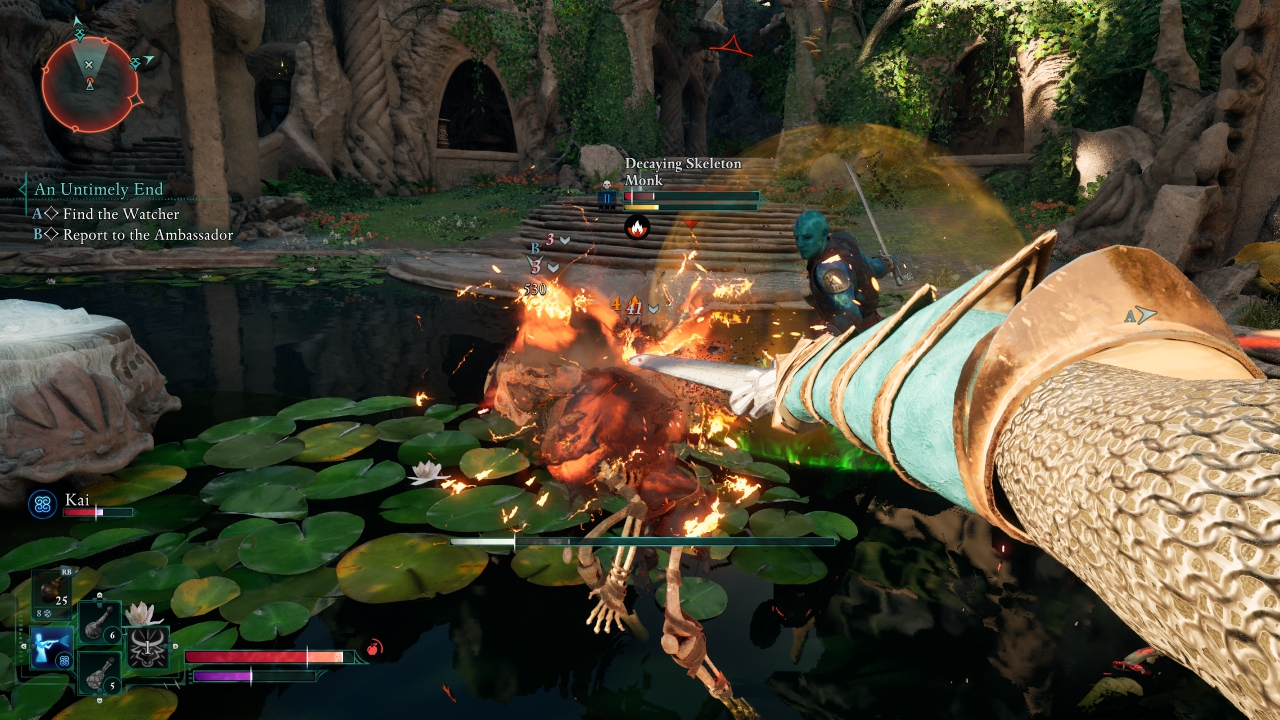Click the red apple food status icon
Viewport: 1280px width, 720px height.
click(x=374, y=648)
